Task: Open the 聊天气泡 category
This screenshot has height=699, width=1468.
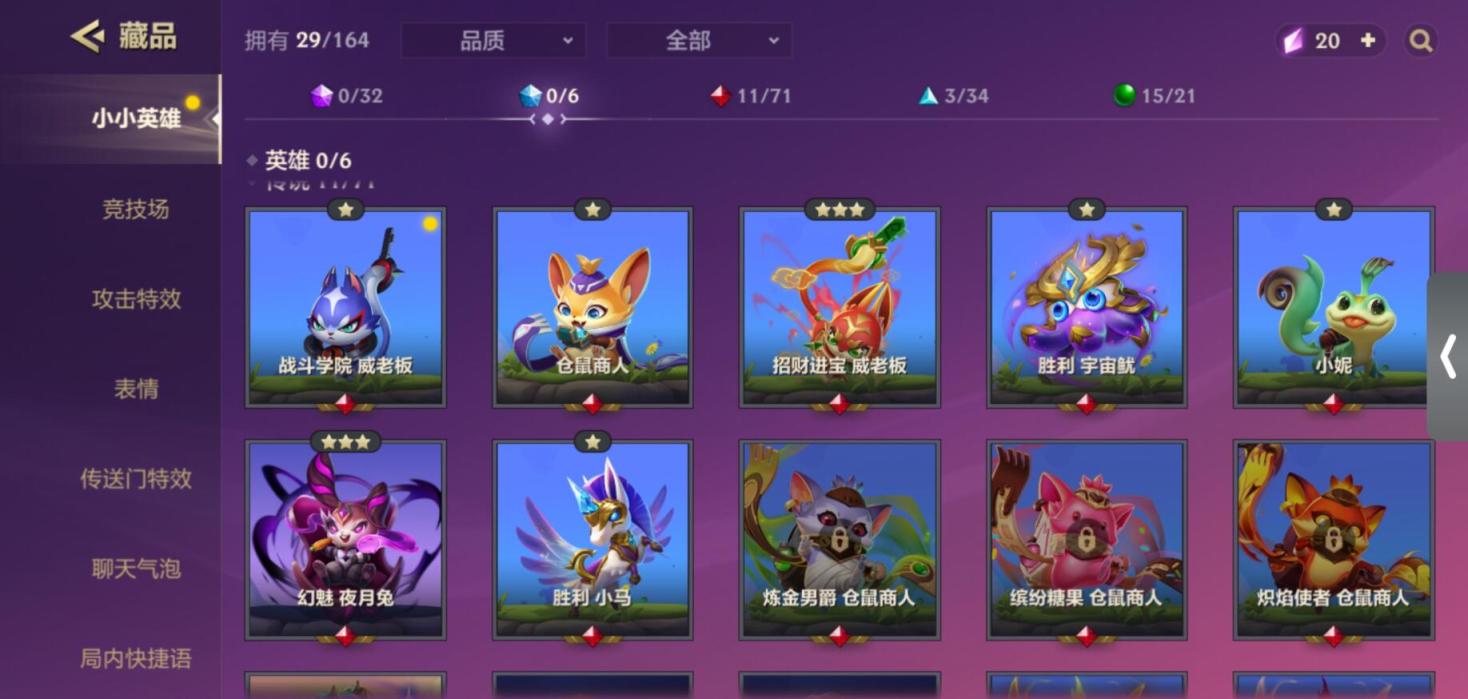Action: 136,569
